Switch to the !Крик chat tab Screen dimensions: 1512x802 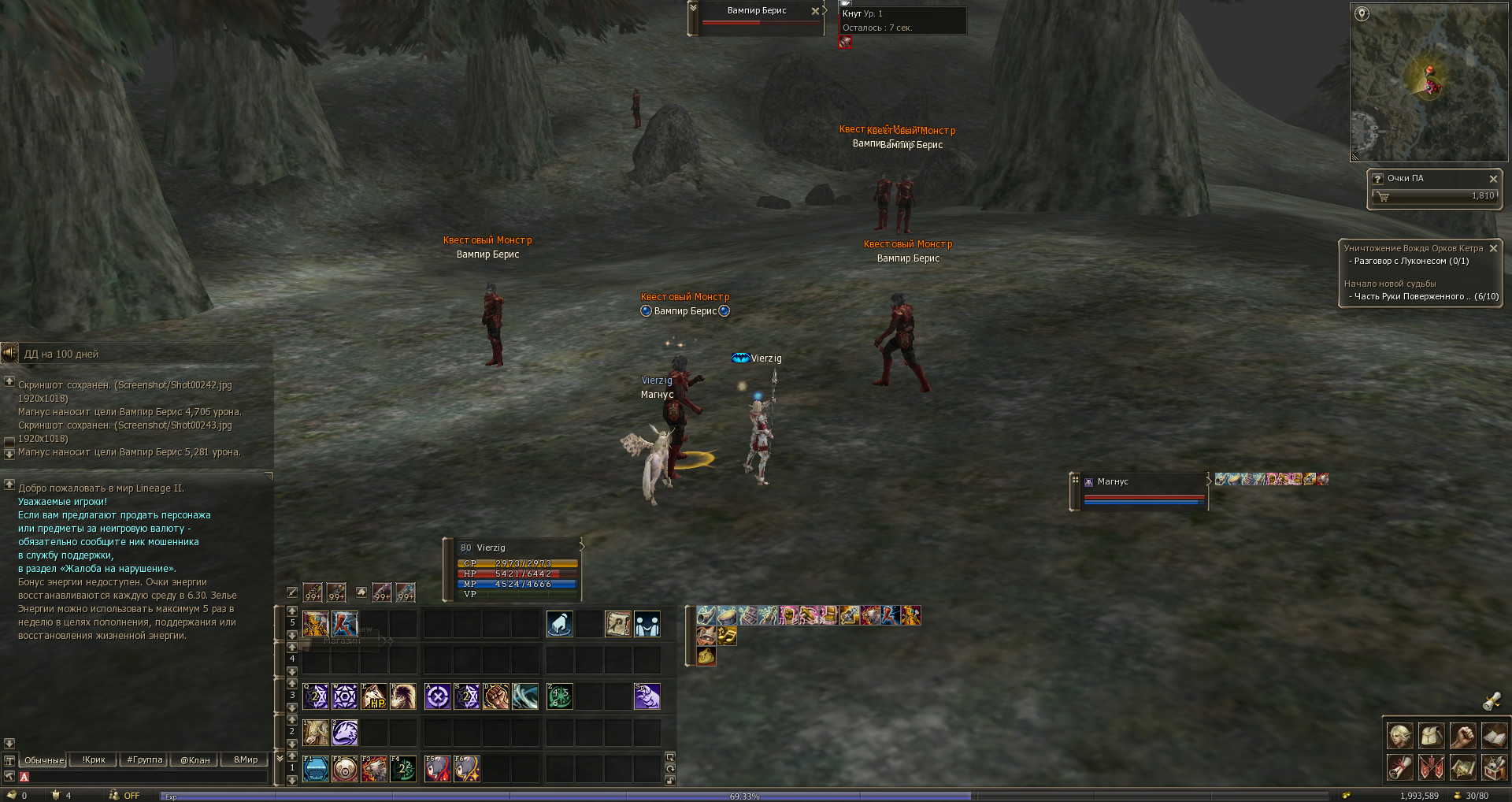click(94, 759)
